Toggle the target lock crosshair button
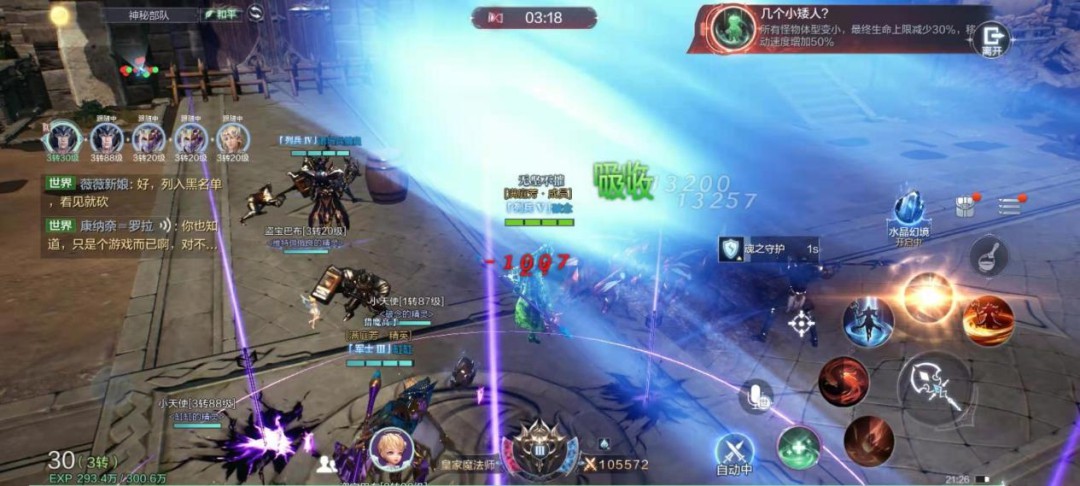The height and width of the screenshot is (486, 1080). pyautogui.click(x=802, y=322)
